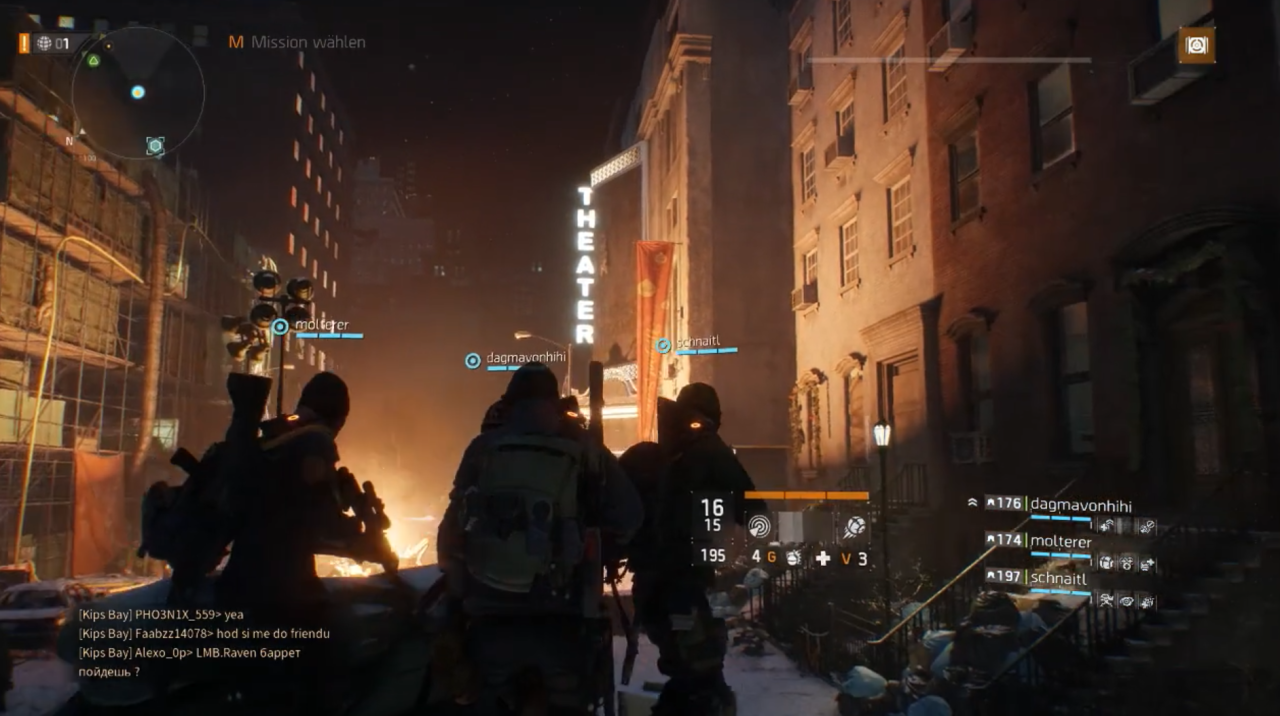1280x716 pixels.
Task: Click the teal hexagon marker on the minimap
Action: click(x=155, y=146)
